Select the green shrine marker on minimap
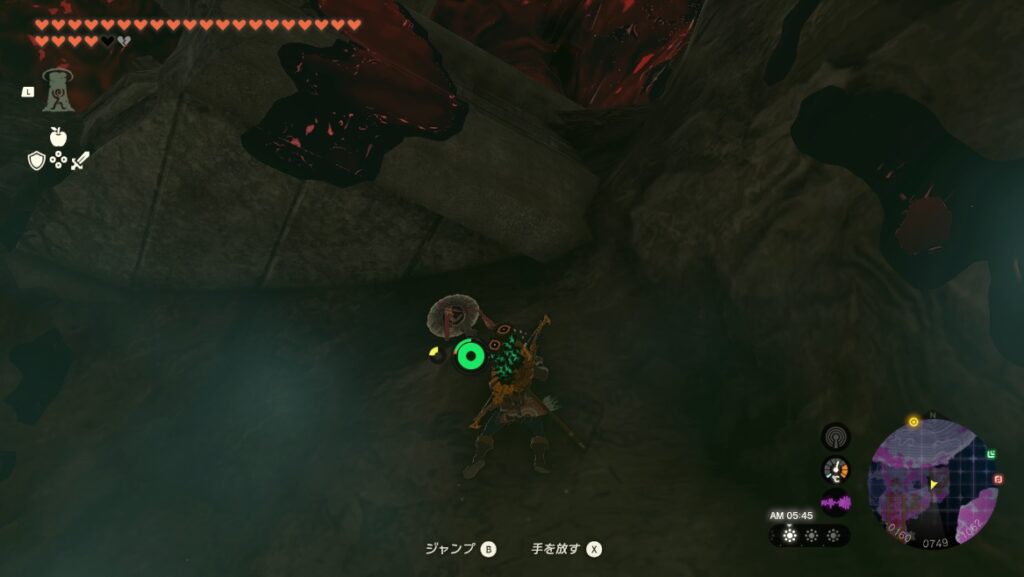This screenshot has width=1024, height=577. tap(991, 455)
